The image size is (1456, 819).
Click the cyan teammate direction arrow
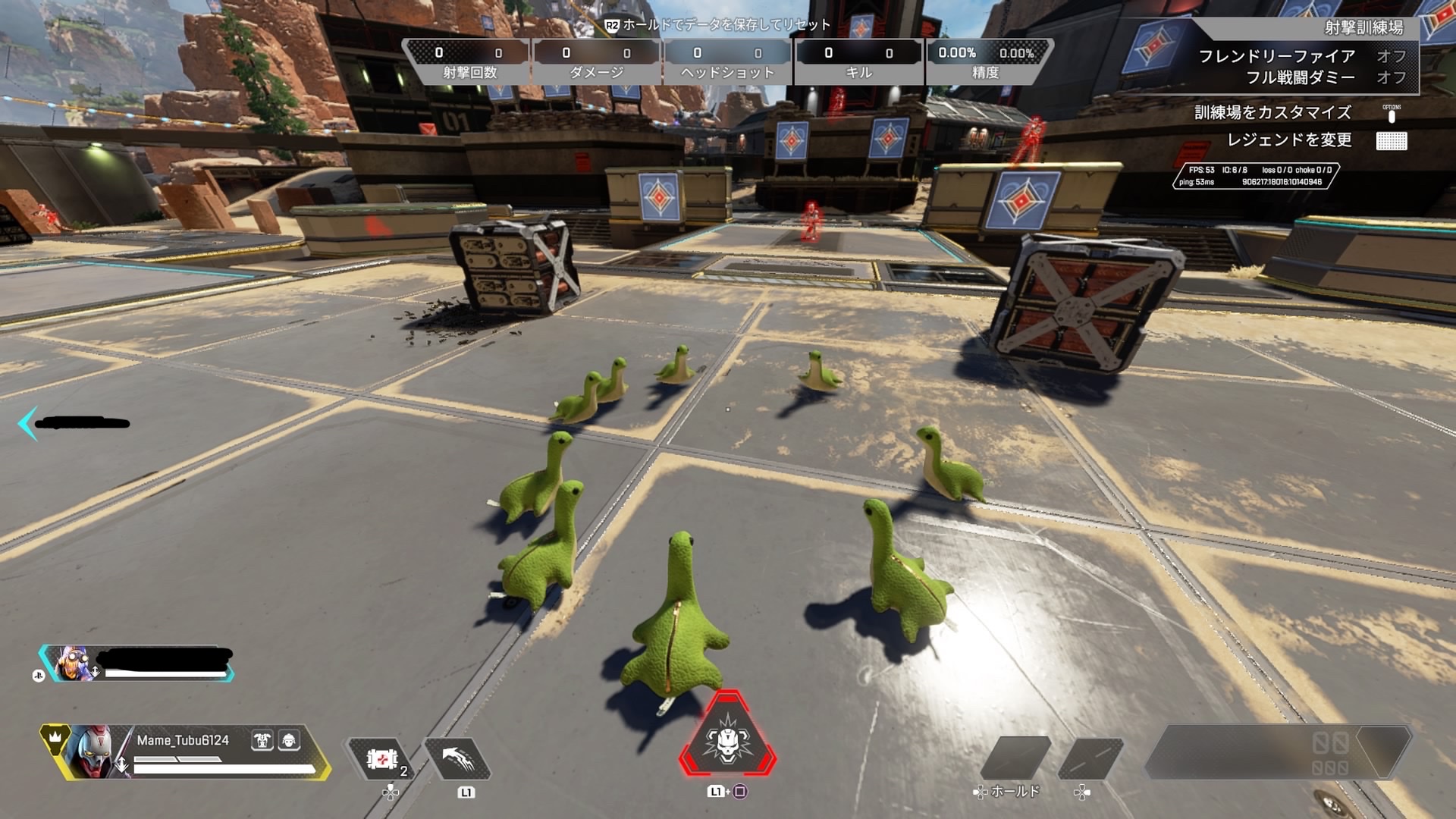[x=27, y=423]
